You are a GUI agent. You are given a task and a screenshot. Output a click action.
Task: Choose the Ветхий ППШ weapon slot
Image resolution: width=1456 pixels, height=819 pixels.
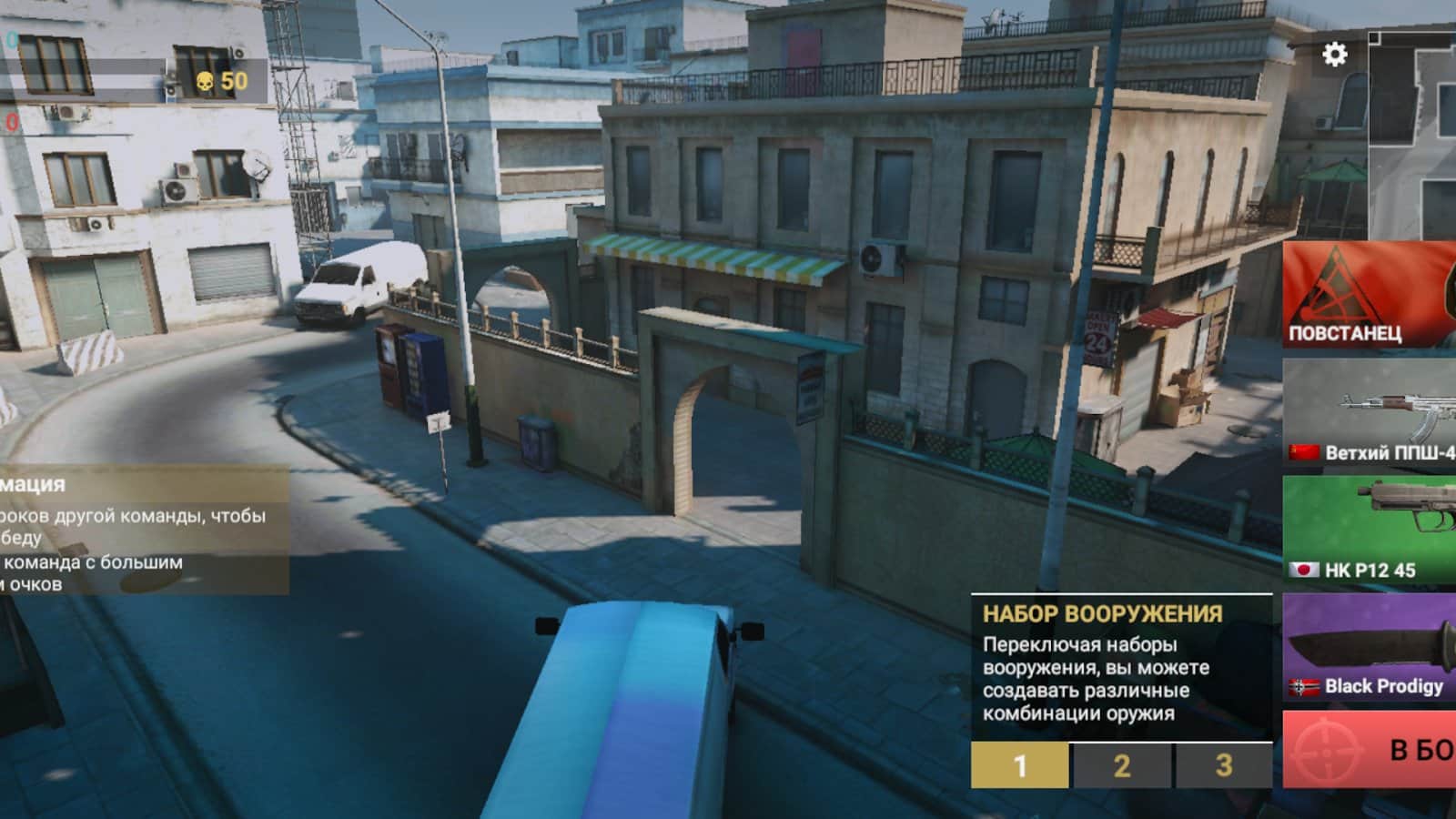pyautogui.click(x=1370, y=412)
